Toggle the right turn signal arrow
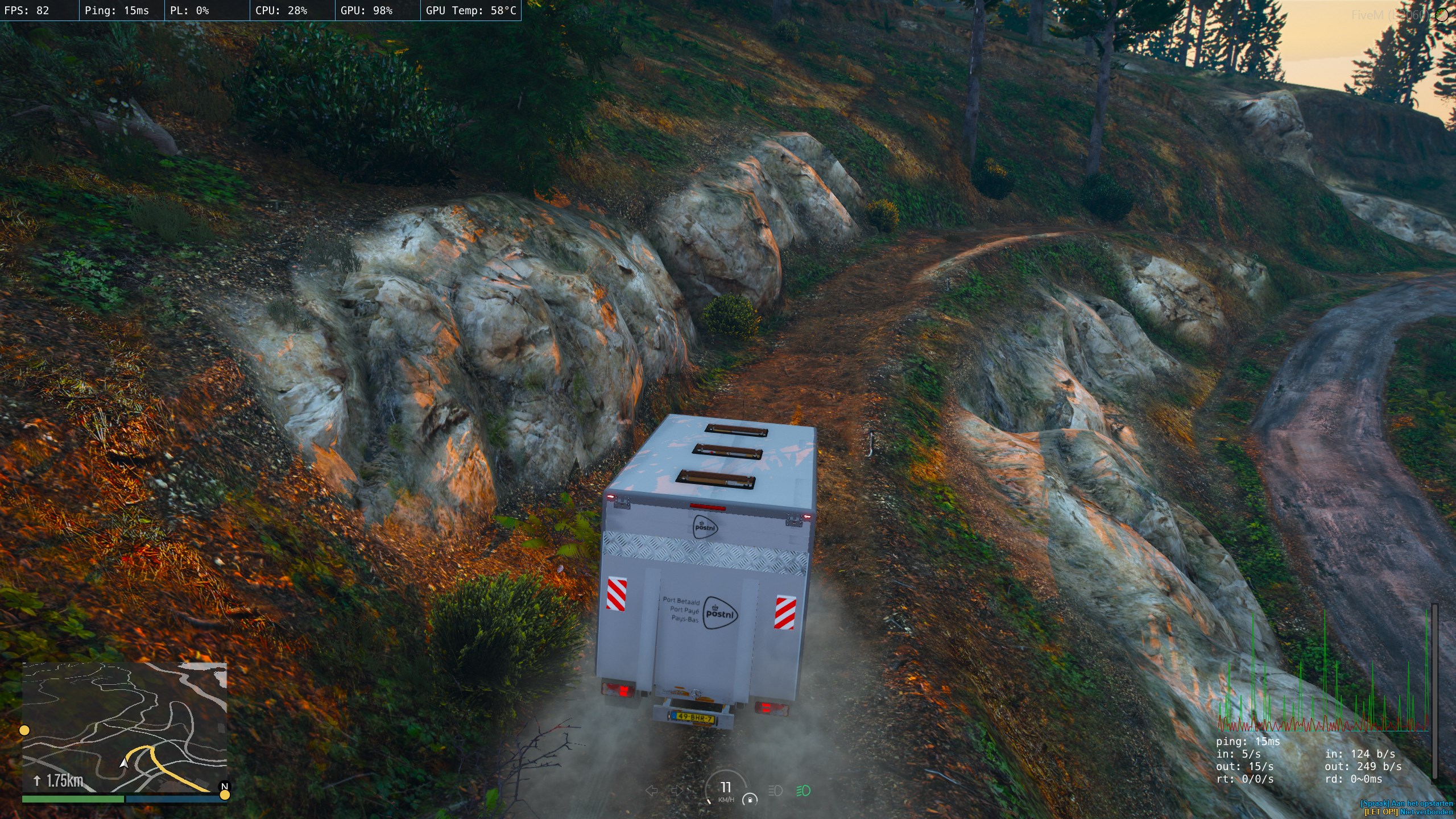This screenshot has height=819, width=1456. (x=677, y=791)
